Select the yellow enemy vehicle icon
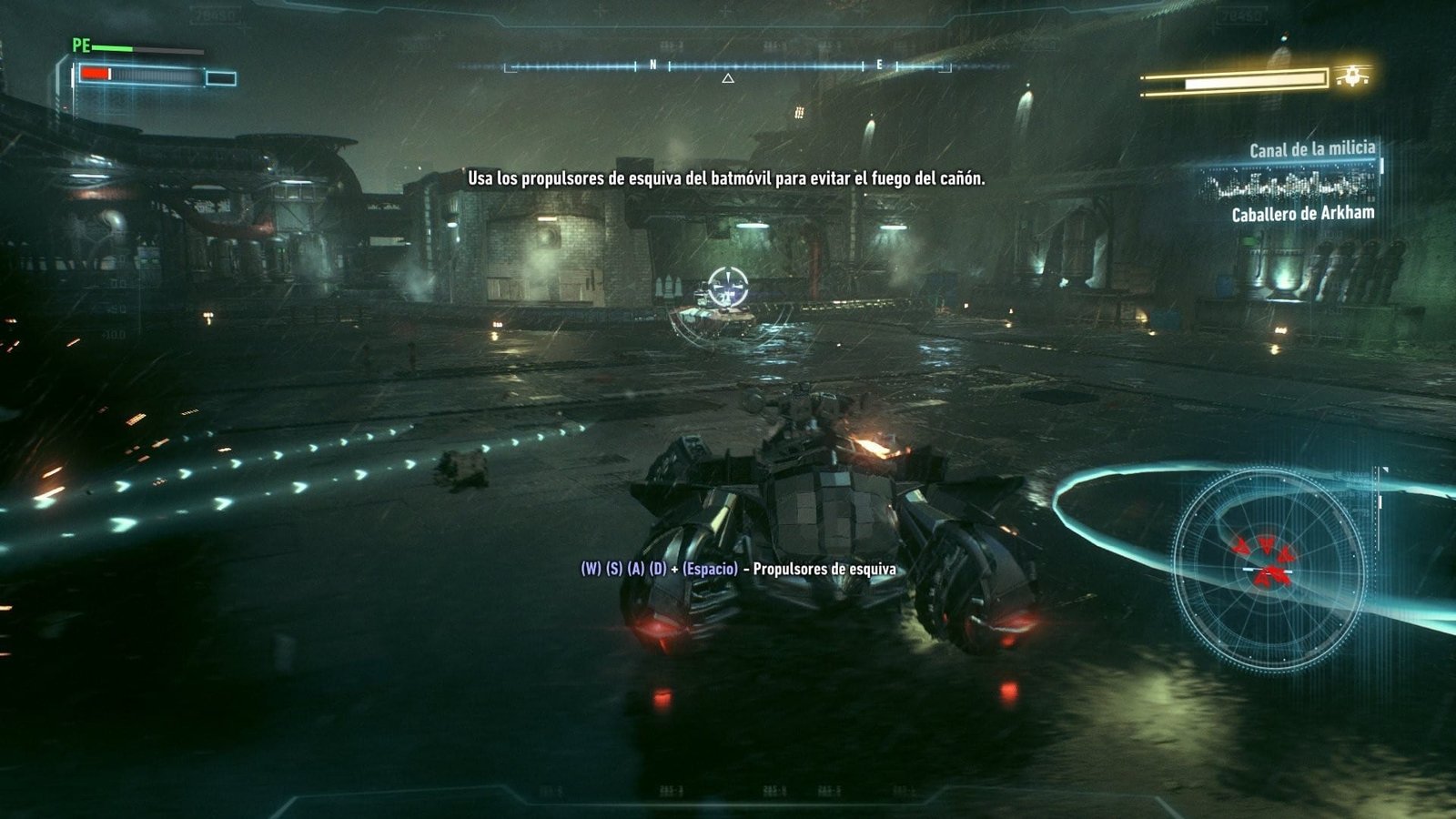This screenshot has width=1456, height=819. pos(1353,76)
